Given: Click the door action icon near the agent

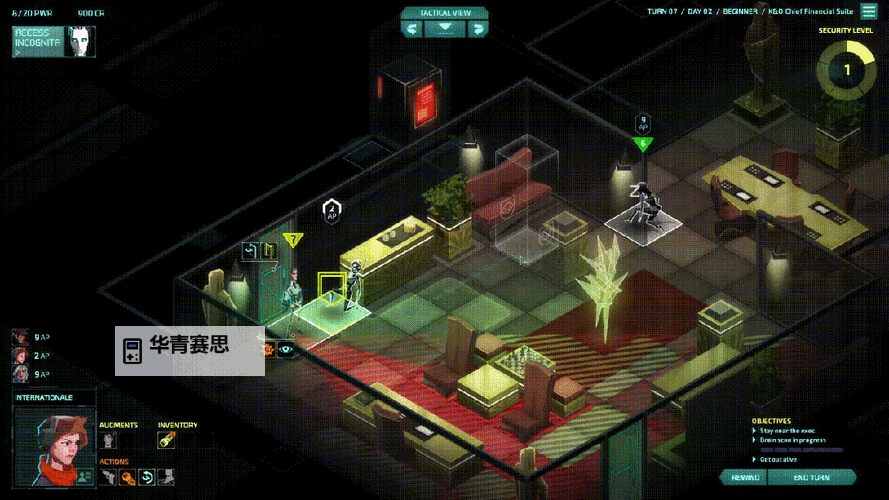Looking at the screenshot, I should (x=268, y=250).
